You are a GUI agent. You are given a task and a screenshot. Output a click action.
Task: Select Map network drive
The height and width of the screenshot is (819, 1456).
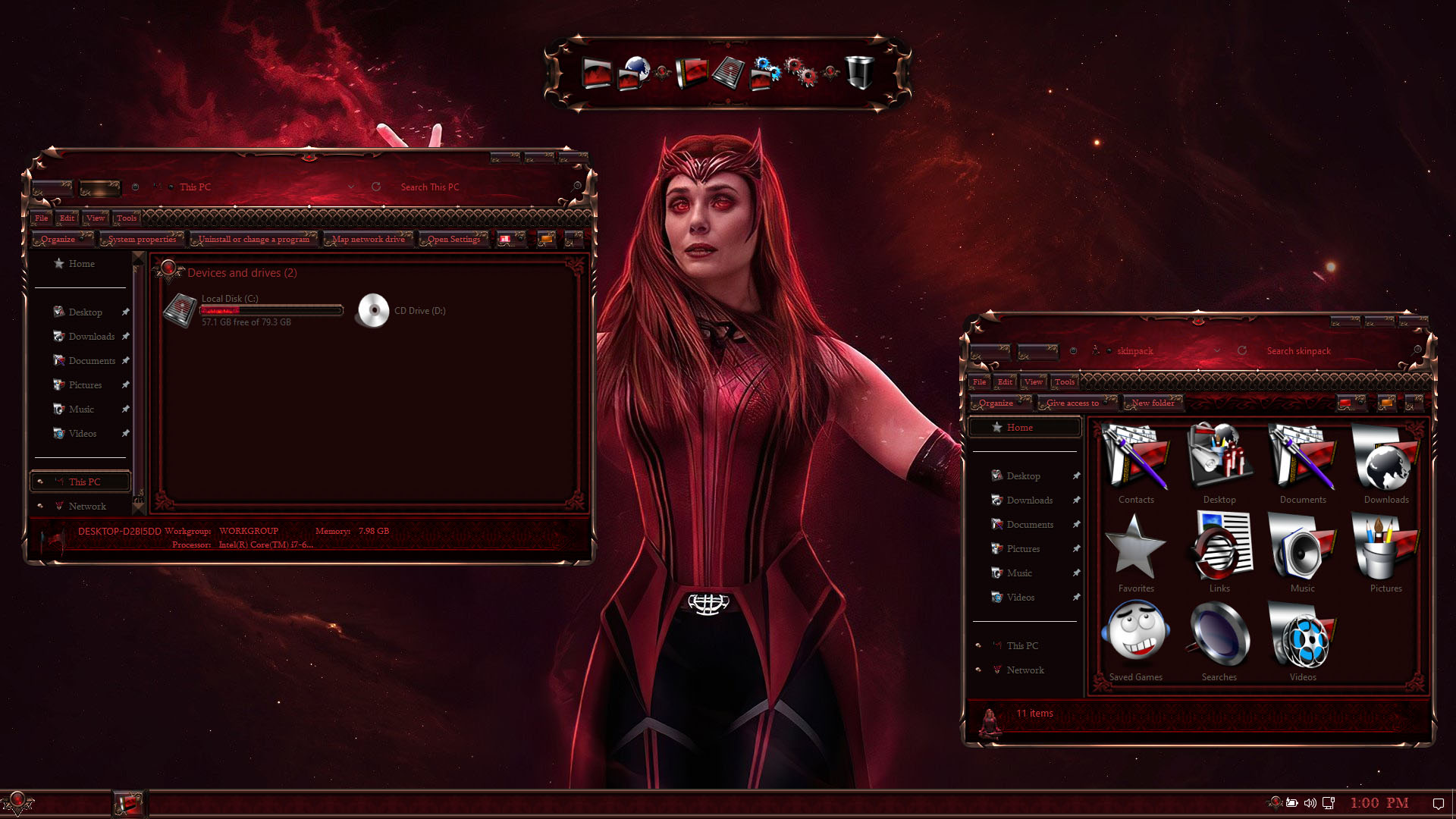369,240
